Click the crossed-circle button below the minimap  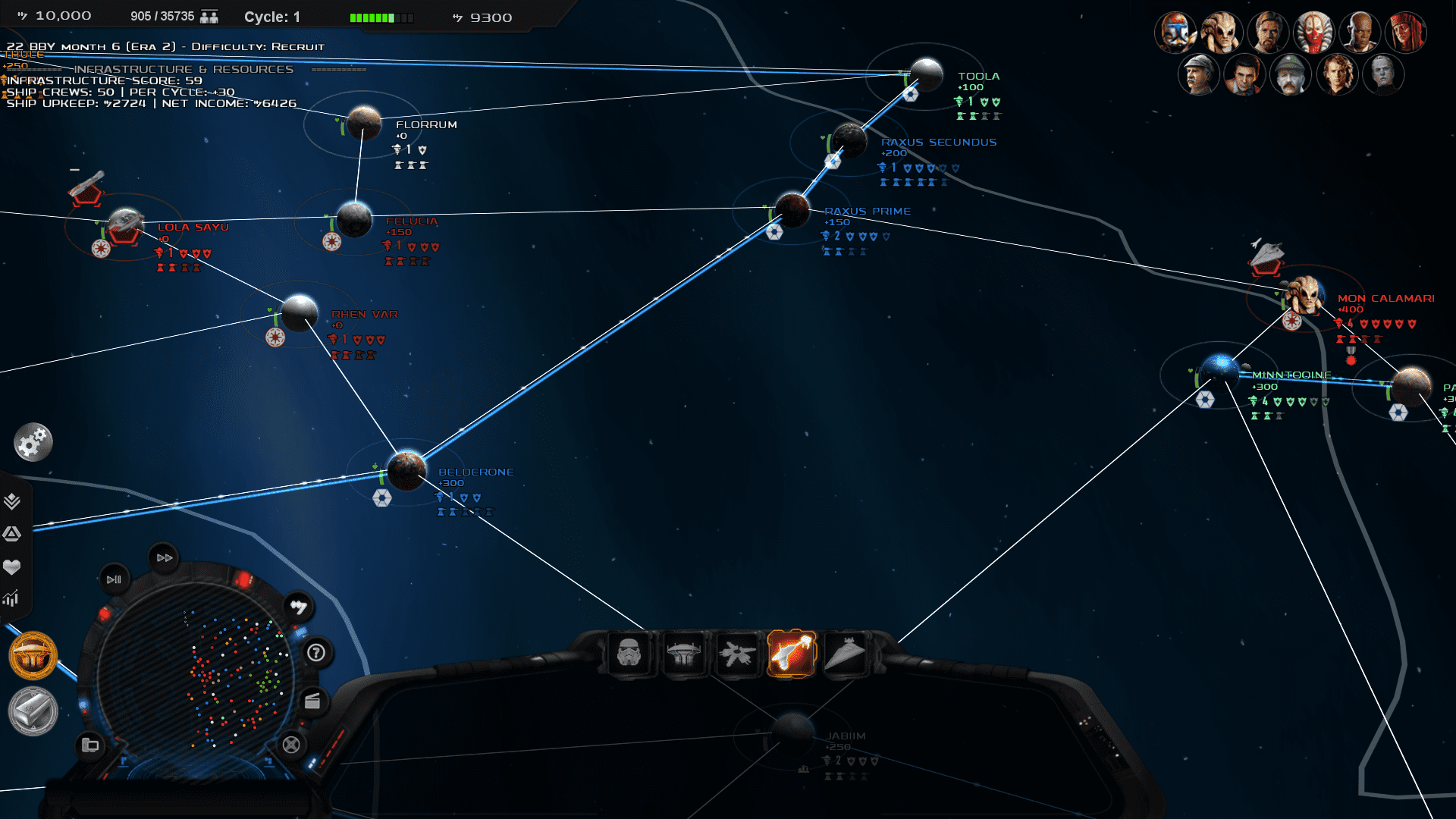[291, 745]
